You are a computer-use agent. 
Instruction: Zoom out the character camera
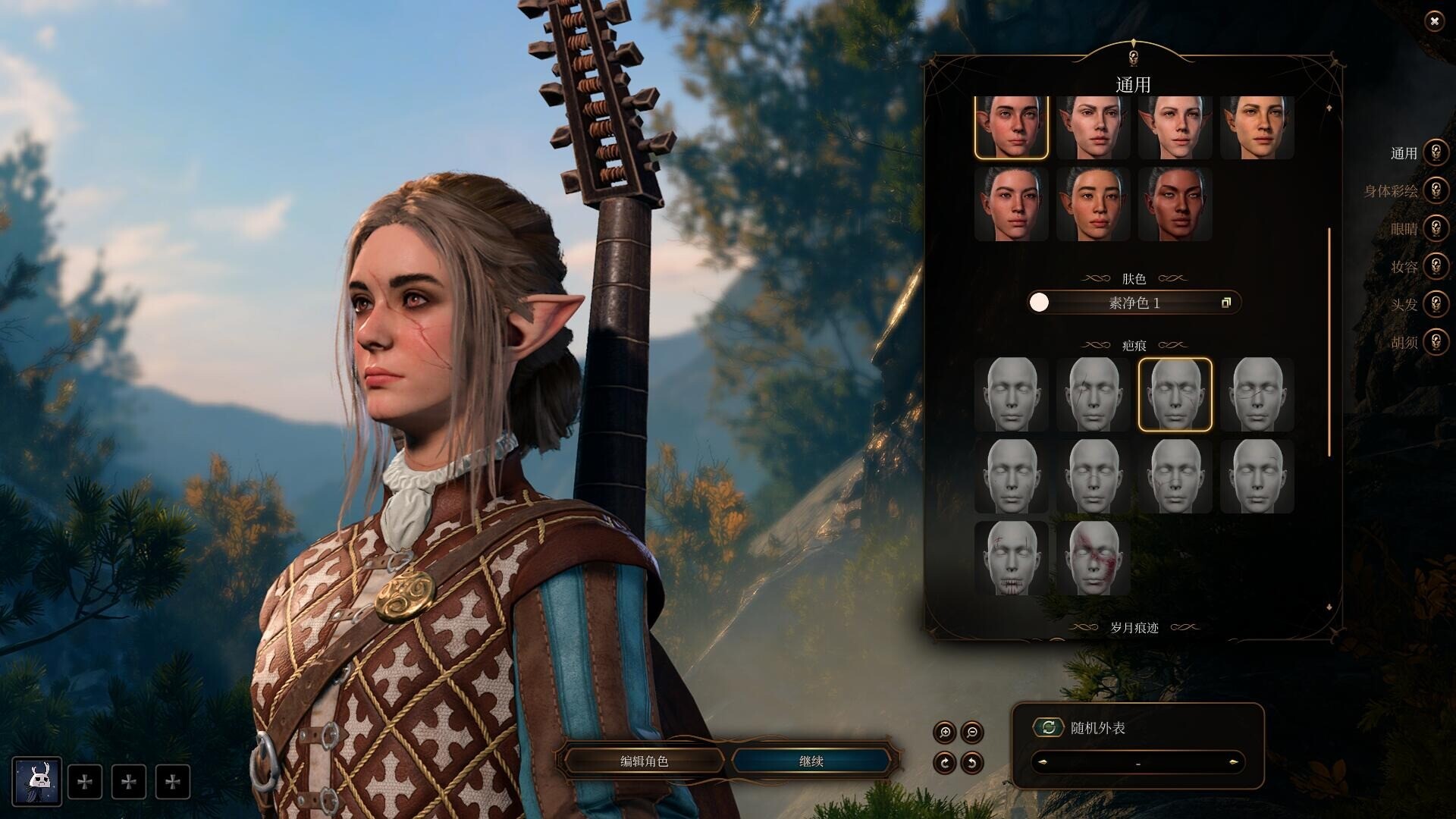pyautogui.click(x=972, y=733)
